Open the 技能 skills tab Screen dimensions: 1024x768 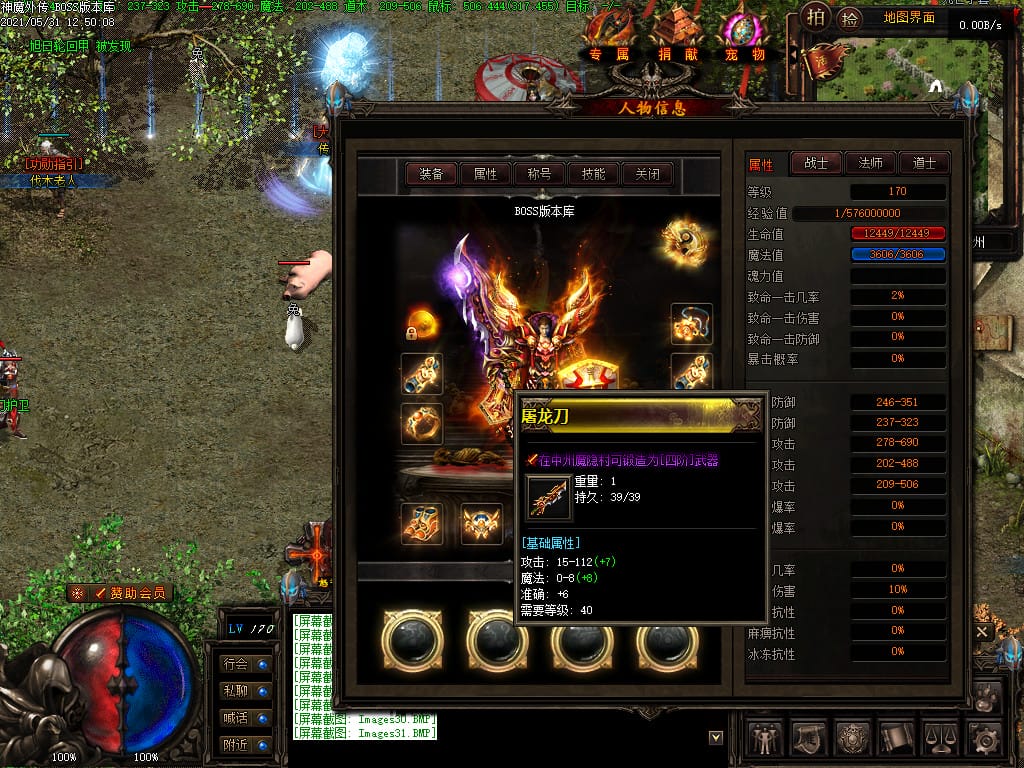point(593,174)
